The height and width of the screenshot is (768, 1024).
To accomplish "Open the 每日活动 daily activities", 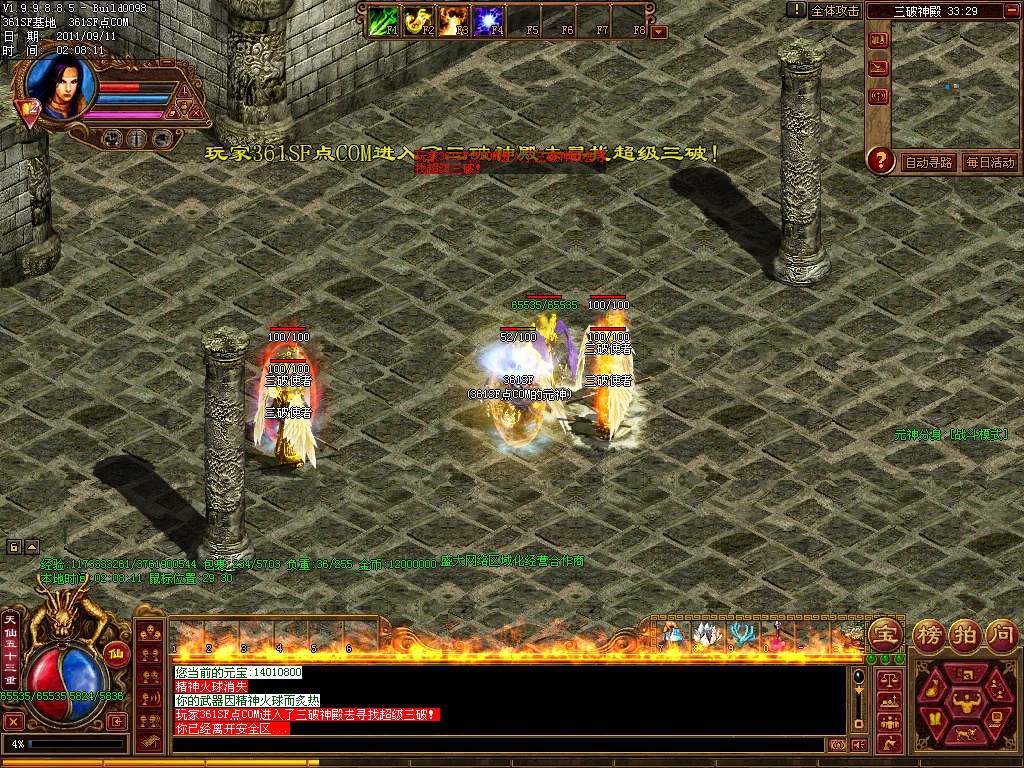I will click(989, 162).
